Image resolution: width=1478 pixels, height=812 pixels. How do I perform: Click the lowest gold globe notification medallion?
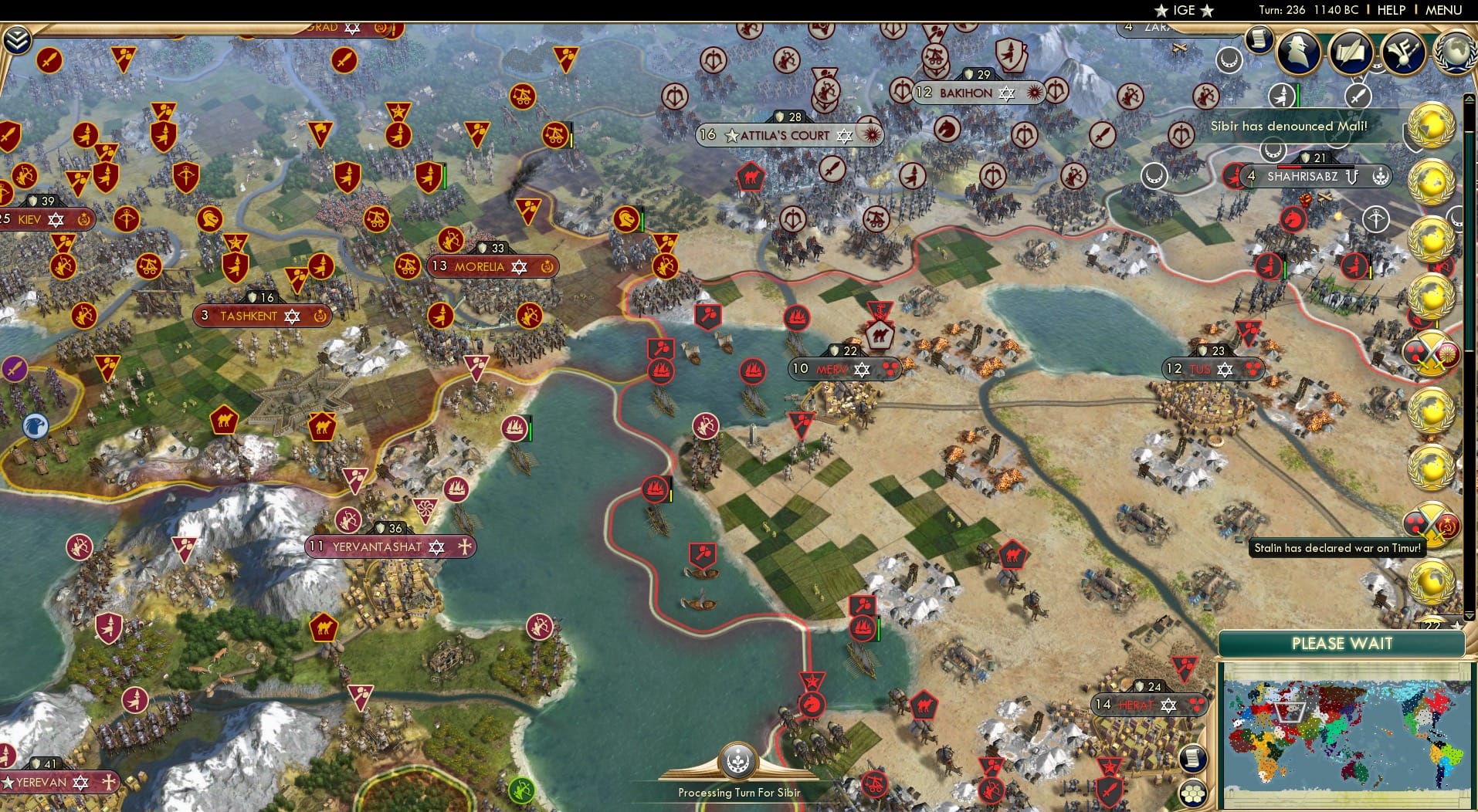pyautogui.click(x=1432, y=580)
